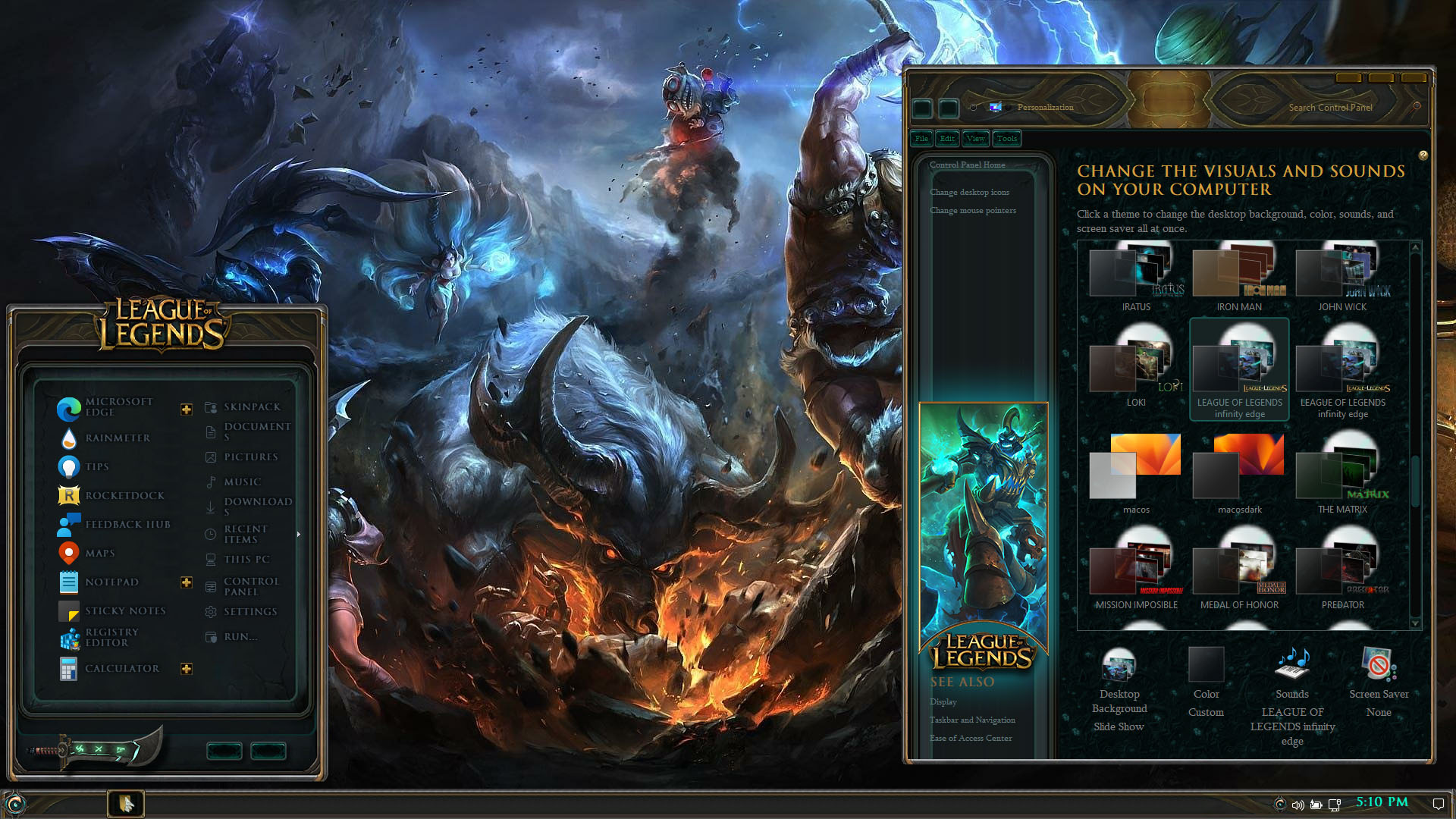Apply the PREDATOR theme
This screenshot has width=1456, height=819.
coord(1342,570)
